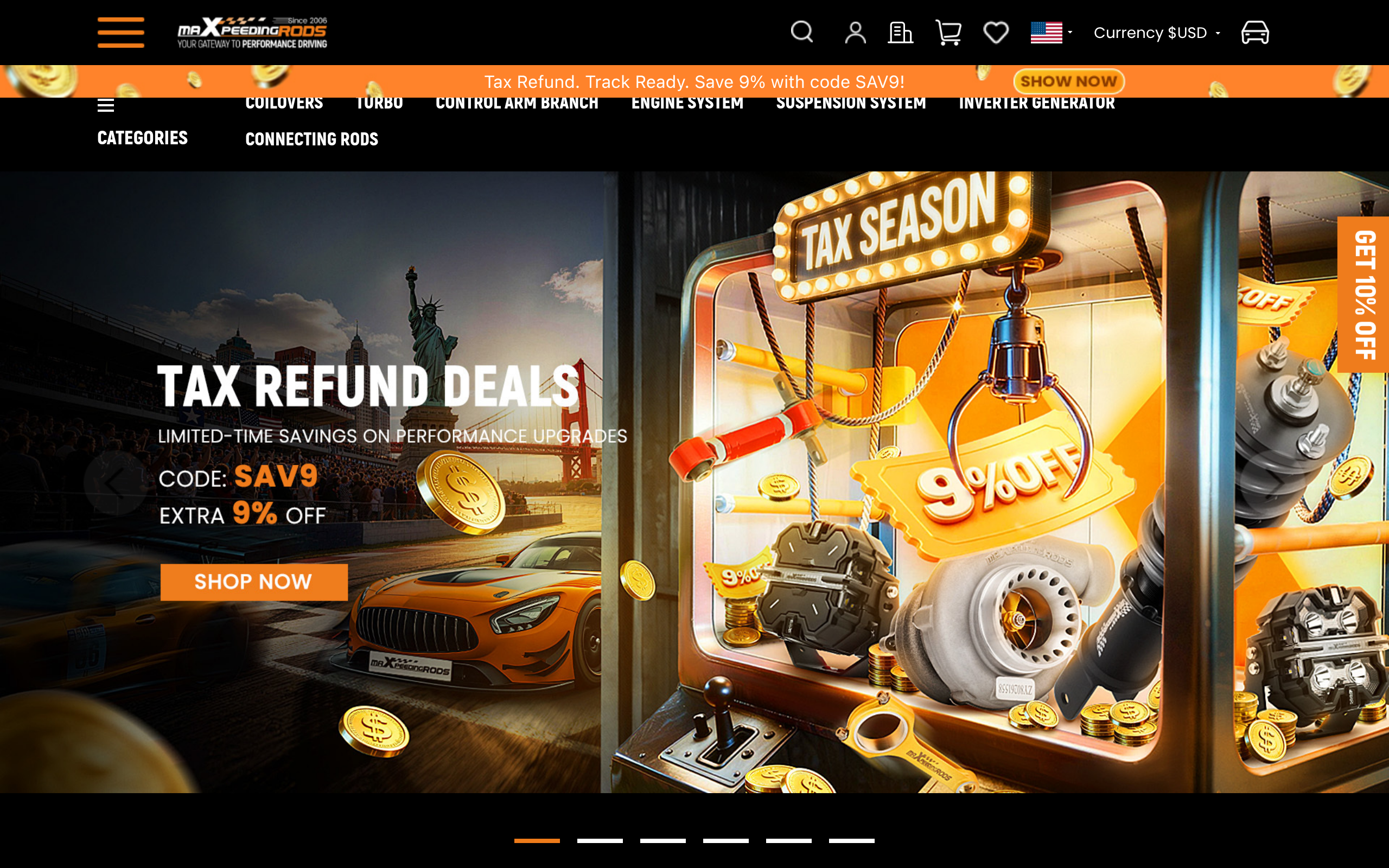Expand the Categories menu
This screenshot has width=1389, height=868.
click(142, 138)
